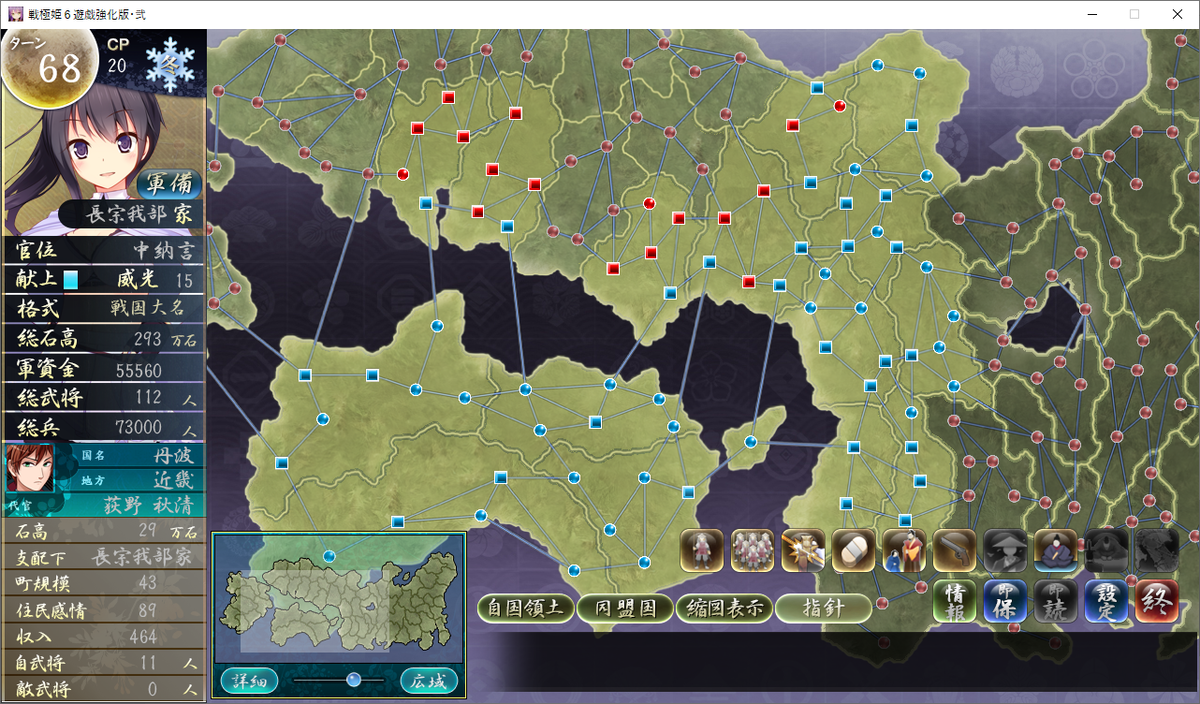Open the 指針 policy button
1200x704 pixels.
(x=822, y=608)
